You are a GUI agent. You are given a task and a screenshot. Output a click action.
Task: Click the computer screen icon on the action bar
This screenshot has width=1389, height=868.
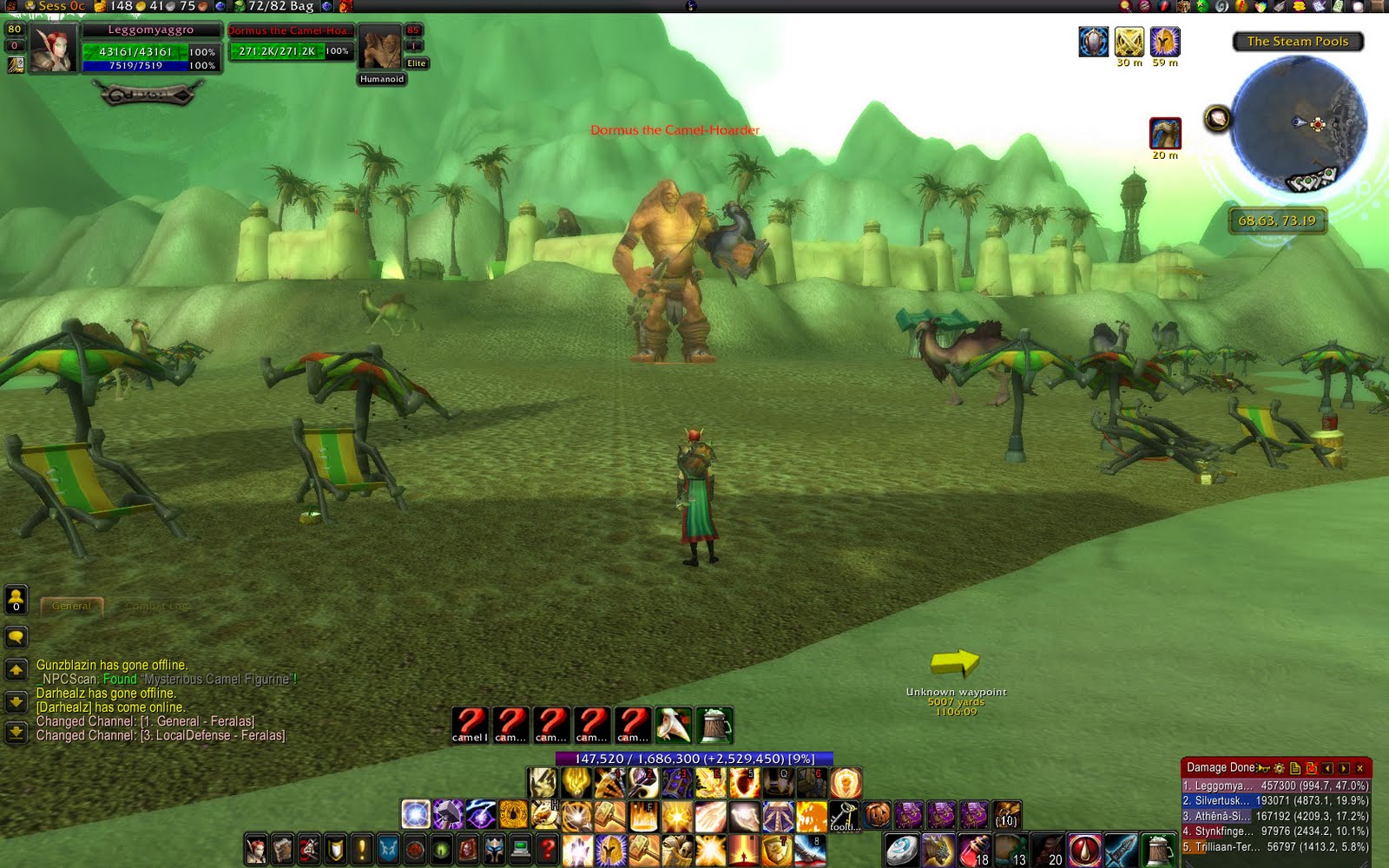coord(521,848)
